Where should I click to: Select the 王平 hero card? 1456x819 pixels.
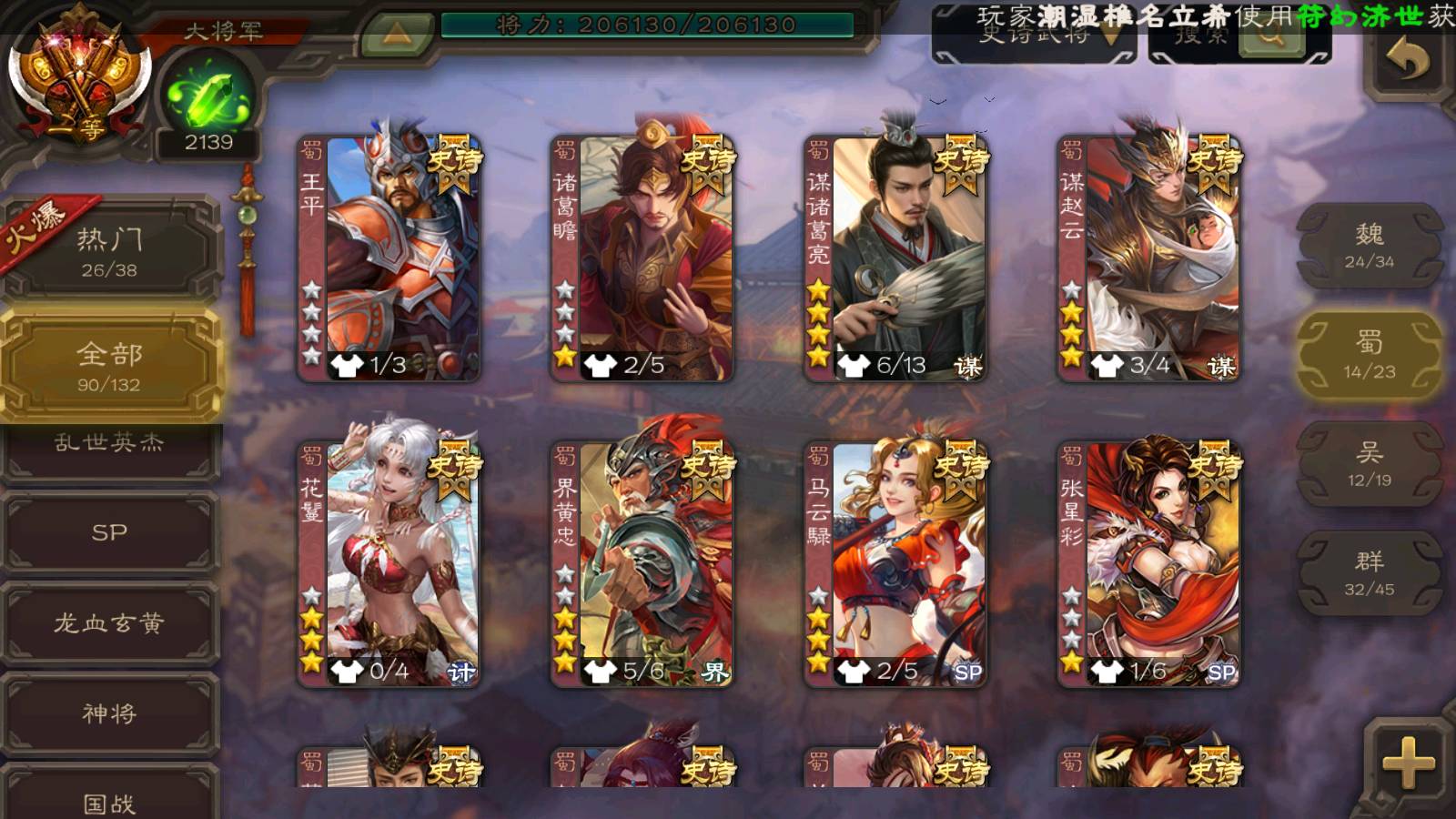click(389, 258)
